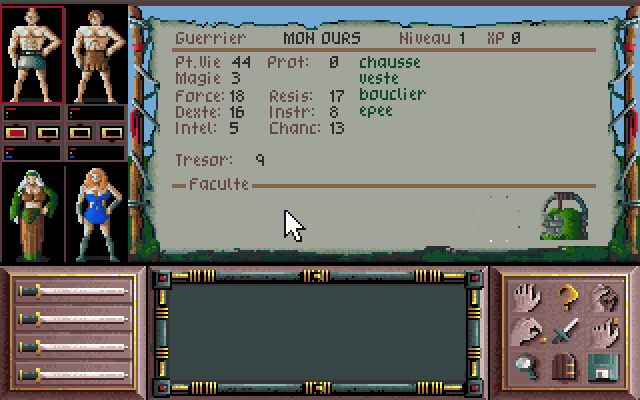Click the open hand action icon

[529, 296]
